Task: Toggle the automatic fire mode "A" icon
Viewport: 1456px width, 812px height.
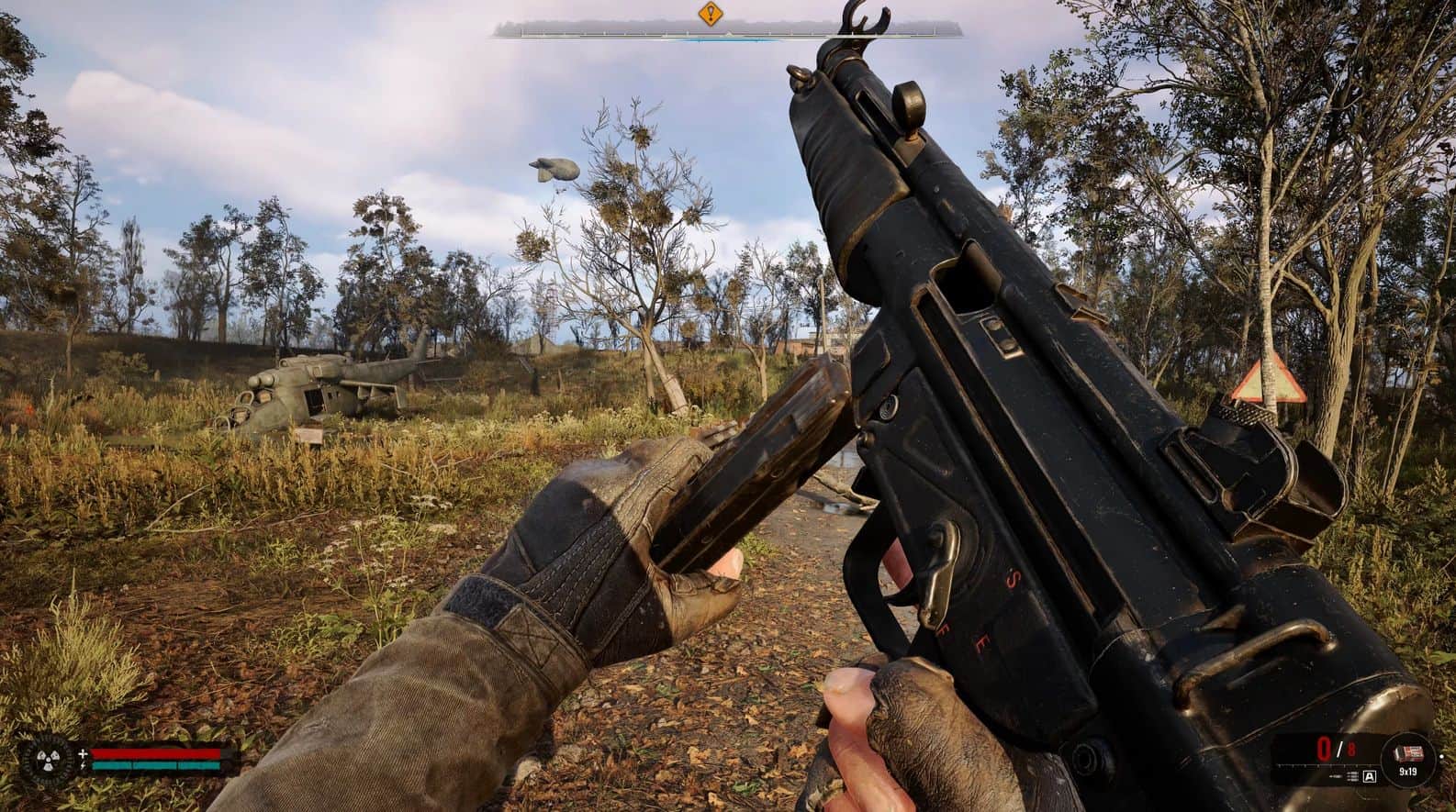Action: tap(1371, 776)
